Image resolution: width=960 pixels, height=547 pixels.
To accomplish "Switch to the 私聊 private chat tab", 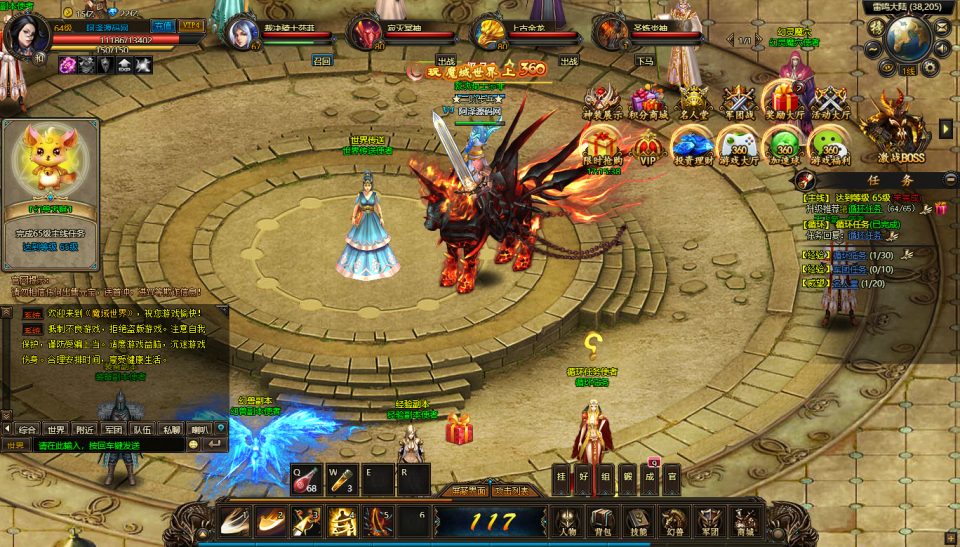I will point(172,429).
